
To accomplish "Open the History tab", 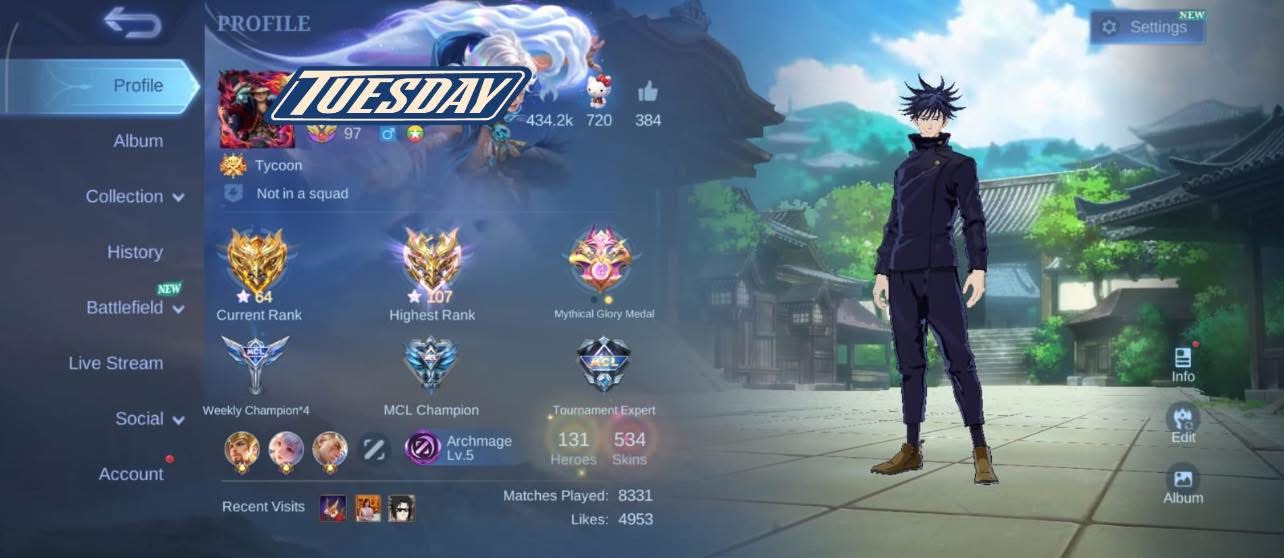I will point(135,252).
